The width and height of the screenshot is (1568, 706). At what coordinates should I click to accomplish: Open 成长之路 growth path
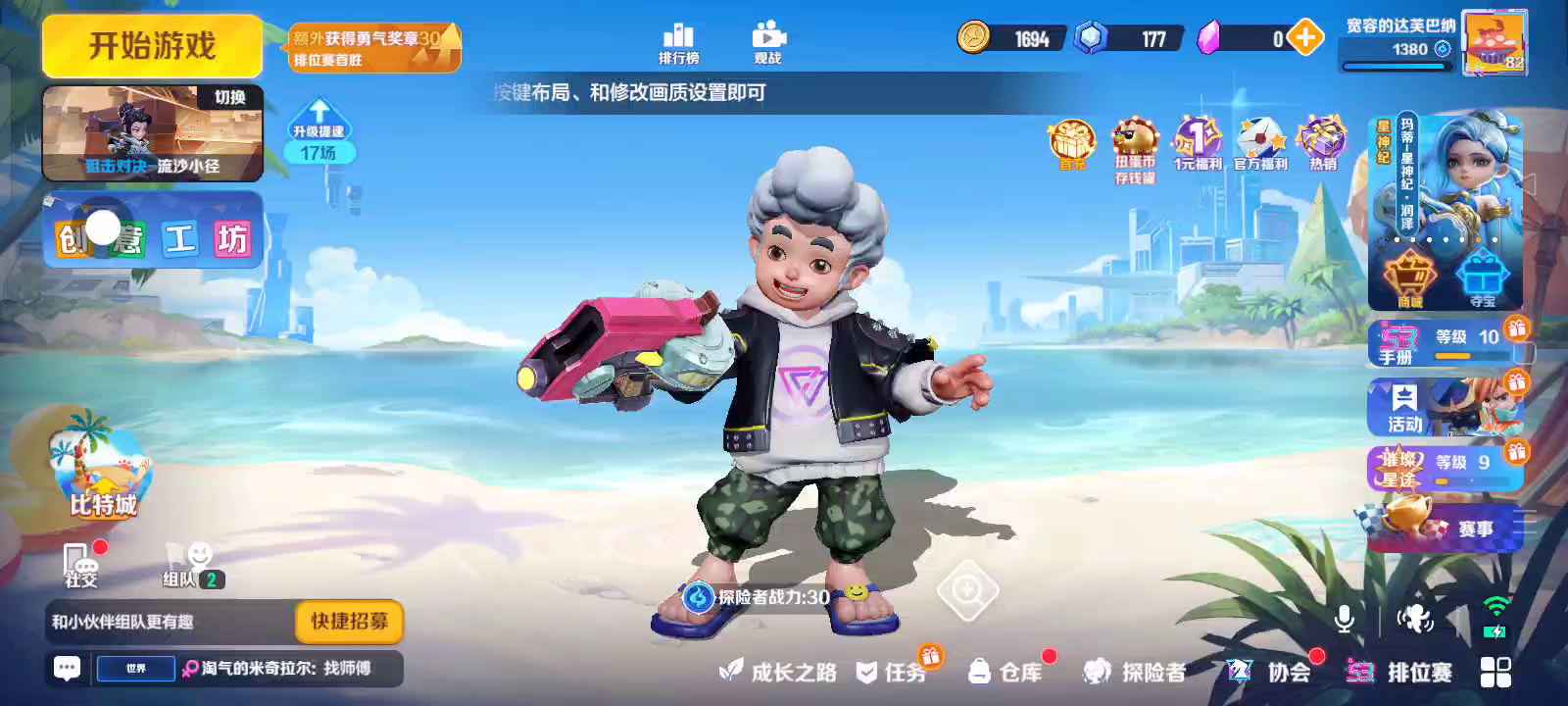(779, 672)
